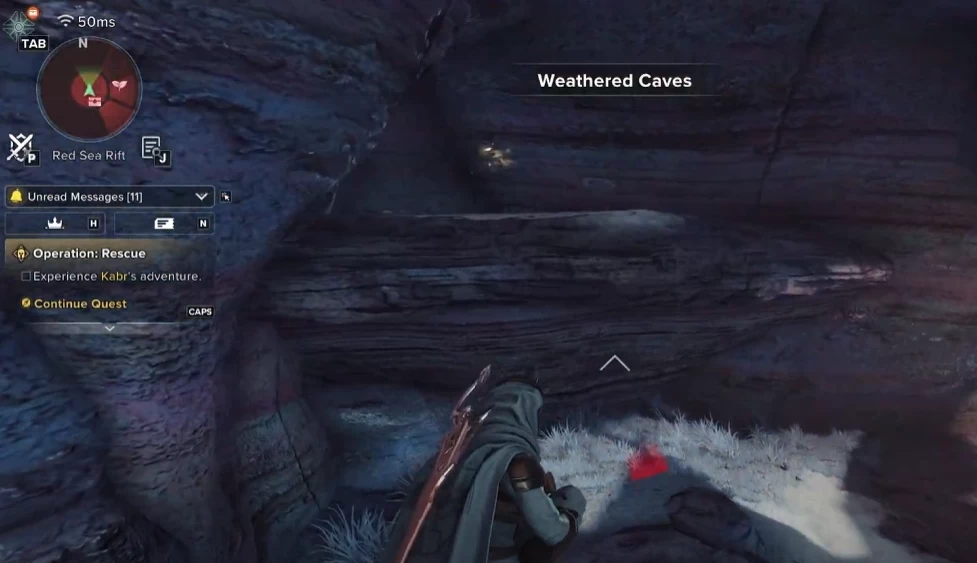The image size is (977, 563).
Task: Open the main menu compass icon
Action: tap(20, 22)
